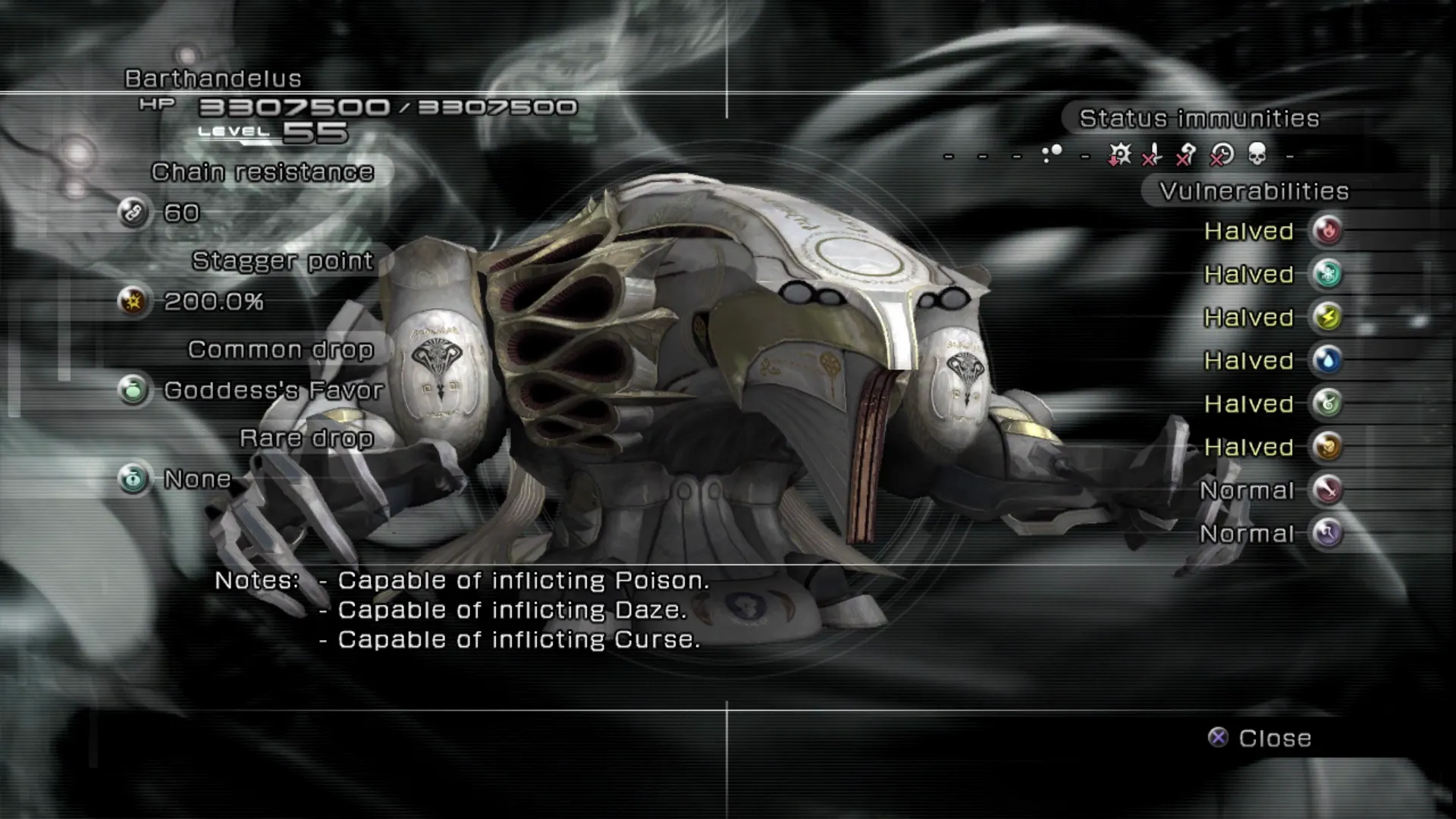Click the Stagger point star icon
Viewport: 1456px width, 819px height.
pos(133,301)
